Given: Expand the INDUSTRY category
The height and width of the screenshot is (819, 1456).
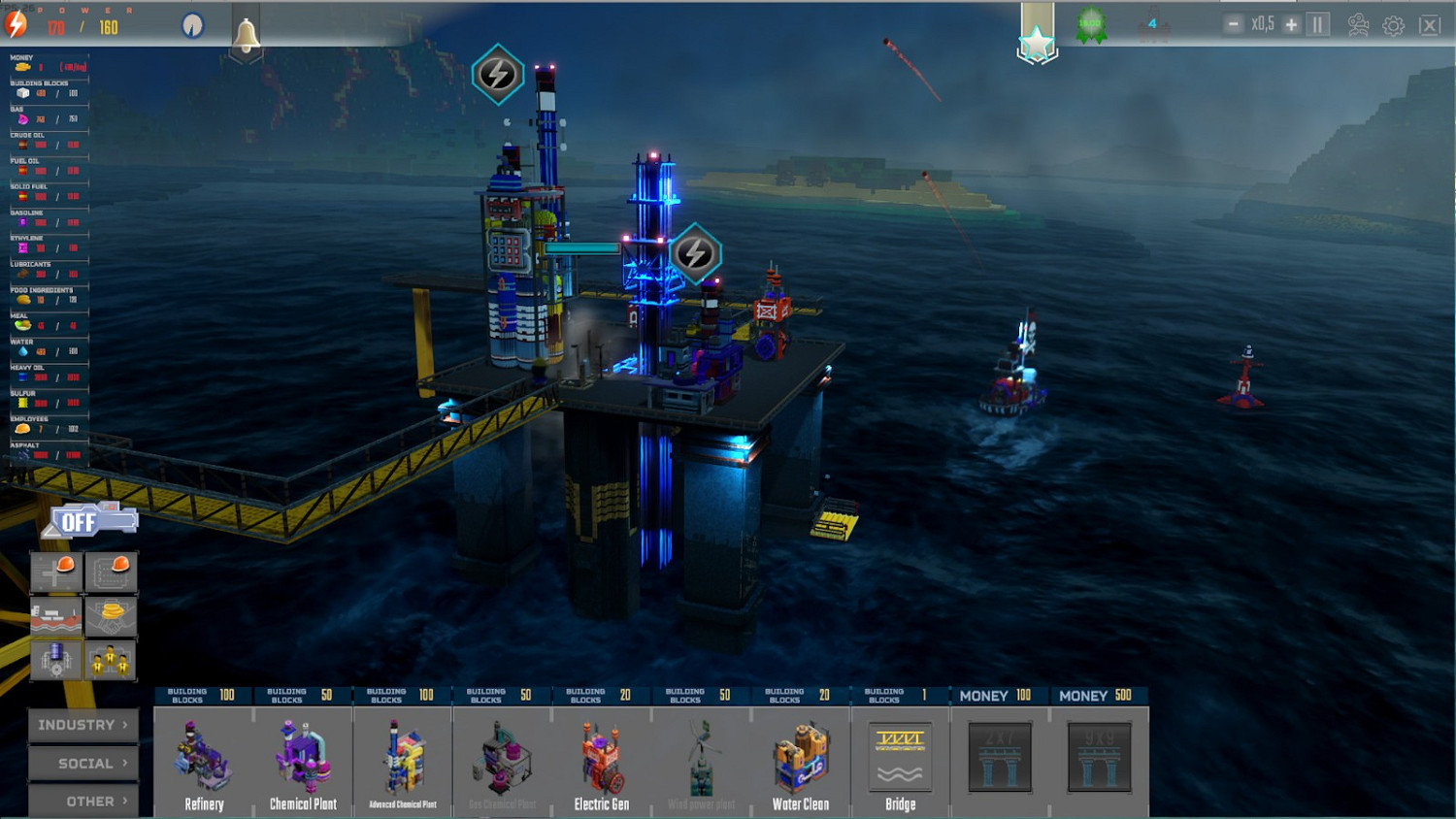Looking at the screenshot, I should click(x=82, y=724).
